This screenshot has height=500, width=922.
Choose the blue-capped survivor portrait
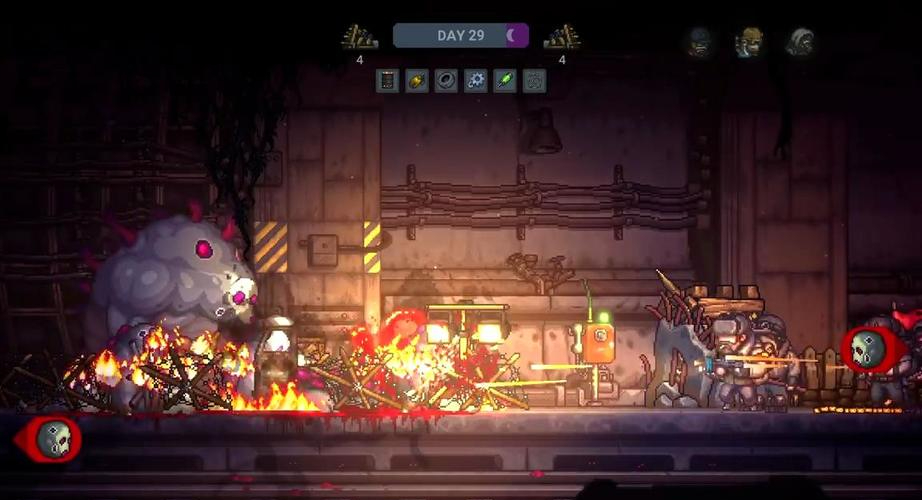click(699, 42)
